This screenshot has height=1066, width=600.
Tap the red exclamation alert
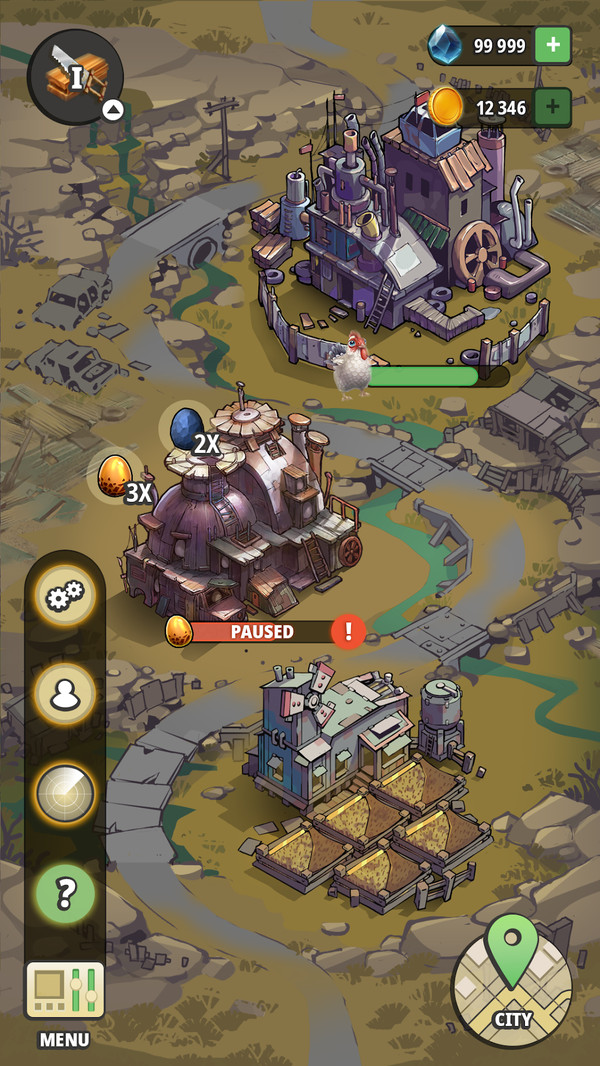click(x=348, y=631)
